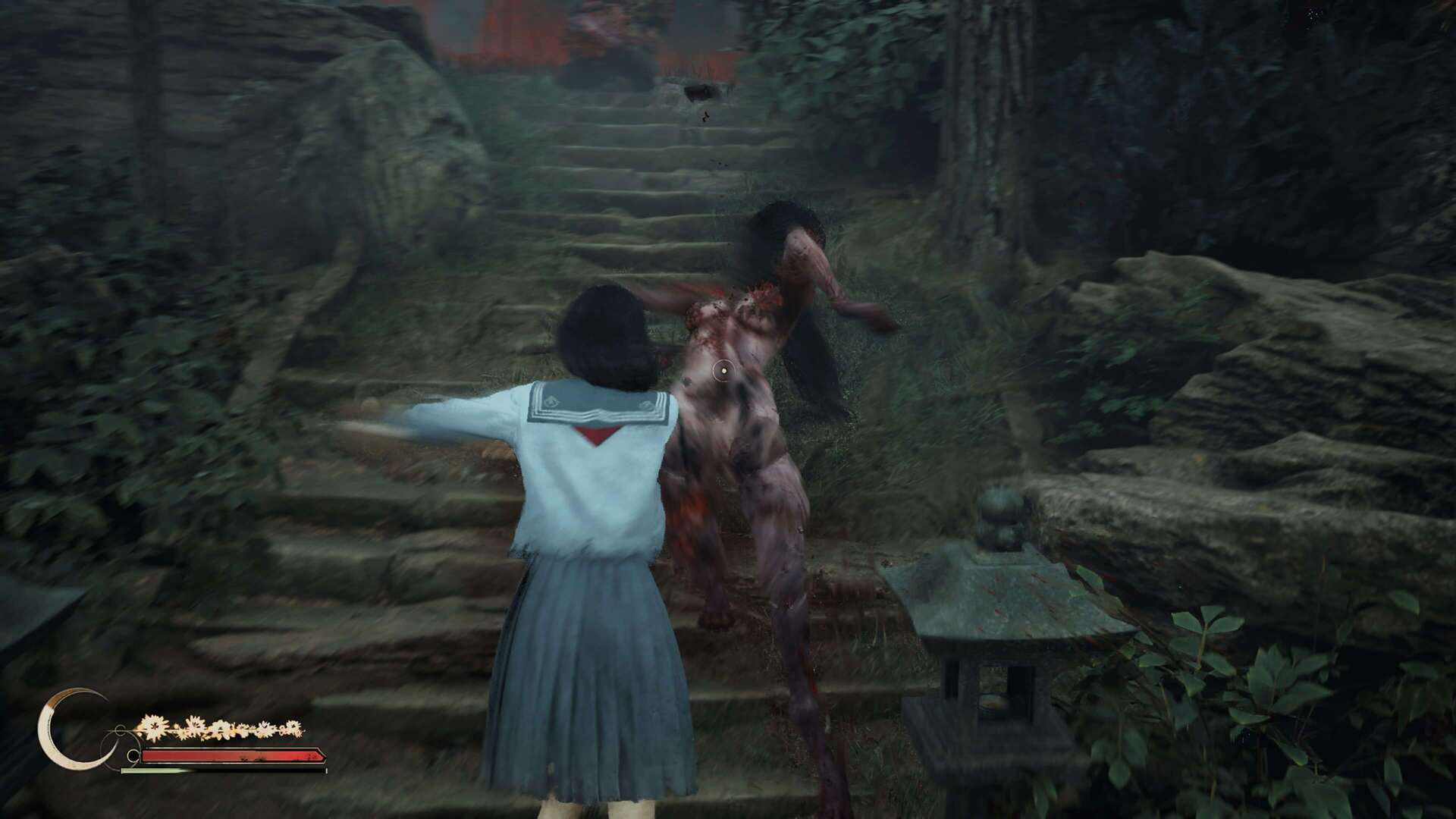Select the first flower charm on the garland

150,726
